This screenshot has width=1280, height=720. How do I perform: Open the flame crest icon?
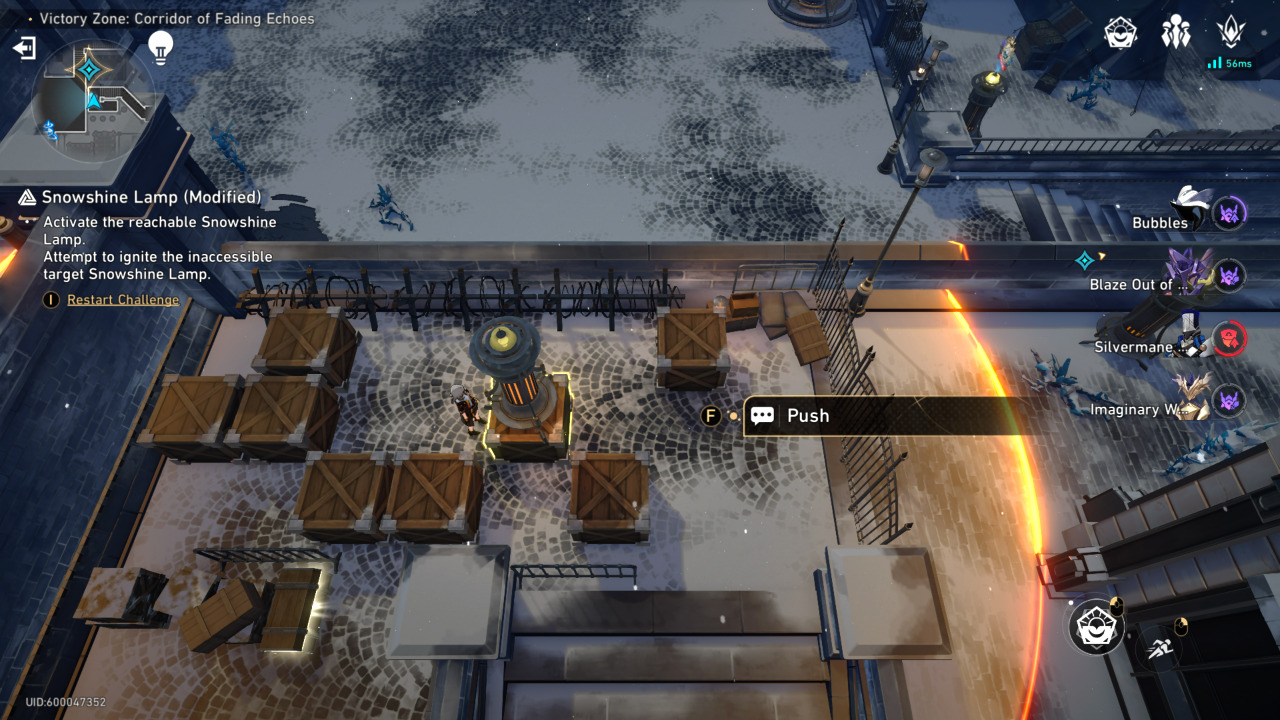[x=1231, y=32]
